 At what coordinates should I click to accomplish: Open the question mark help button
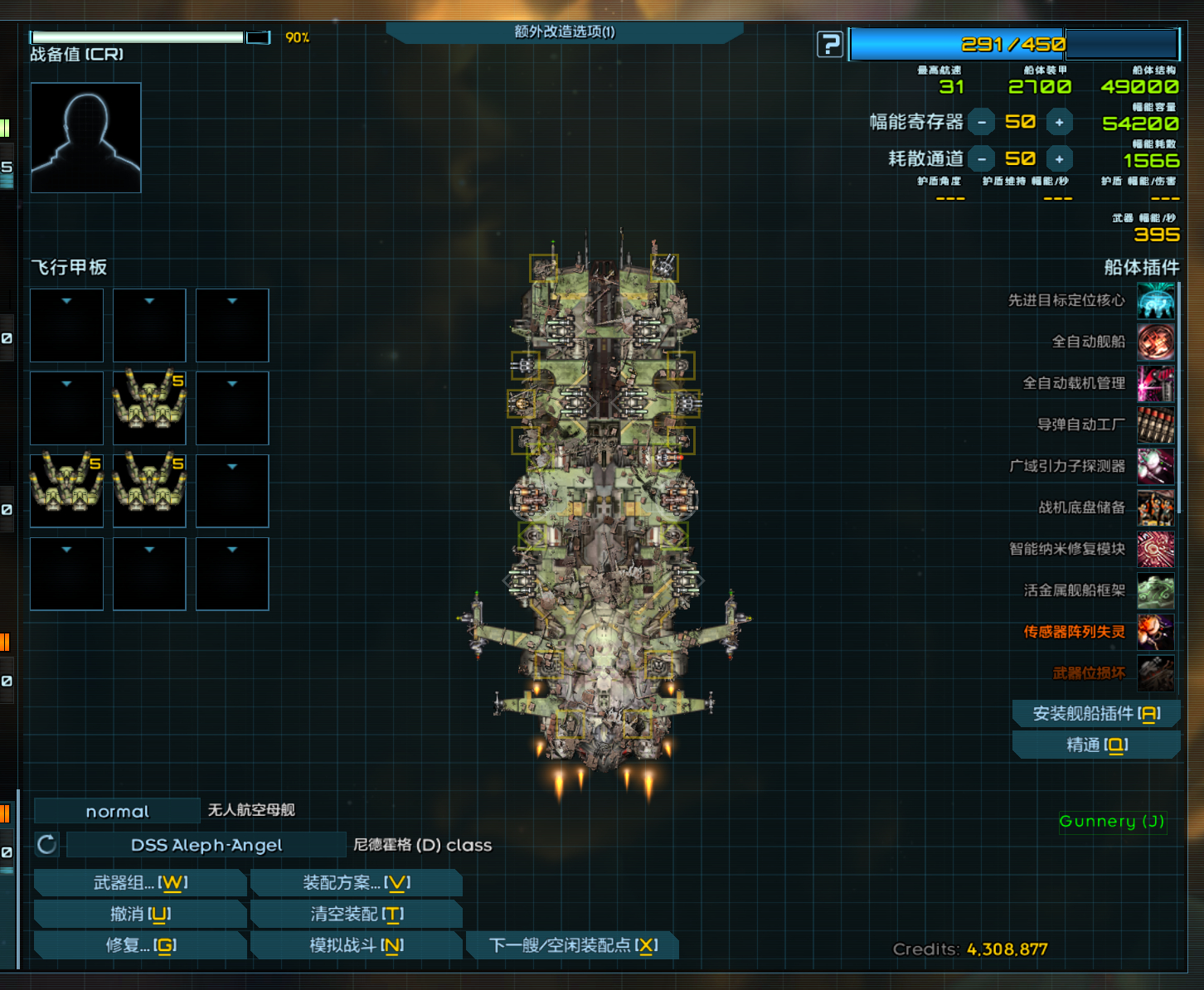point(829,44)
